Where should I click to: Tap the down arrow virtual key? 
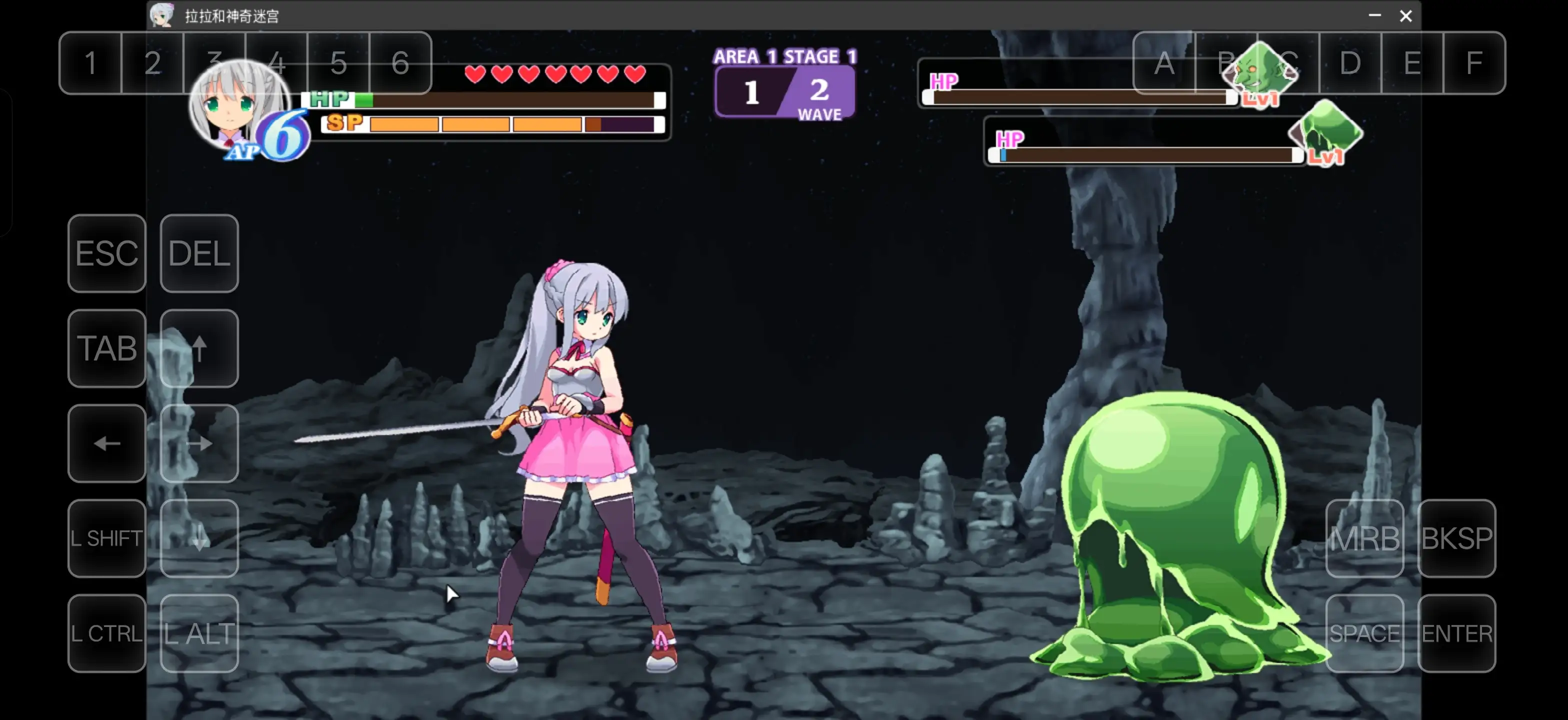tap(199, 538)
